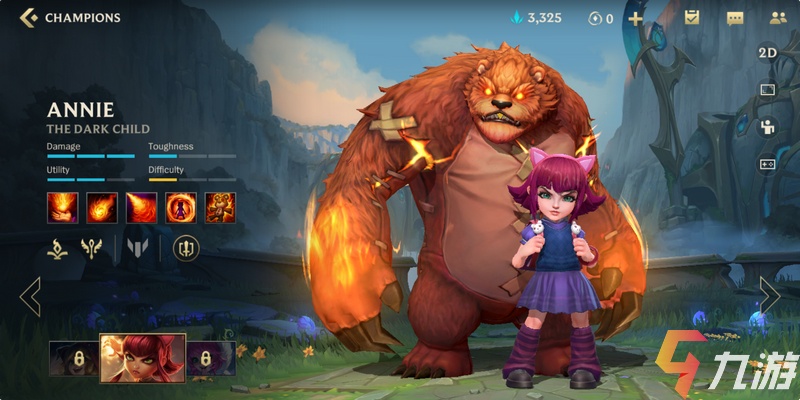The image size is (800, 400).
Task: Add more currency with the plus button
Action: tap(636, 18)
